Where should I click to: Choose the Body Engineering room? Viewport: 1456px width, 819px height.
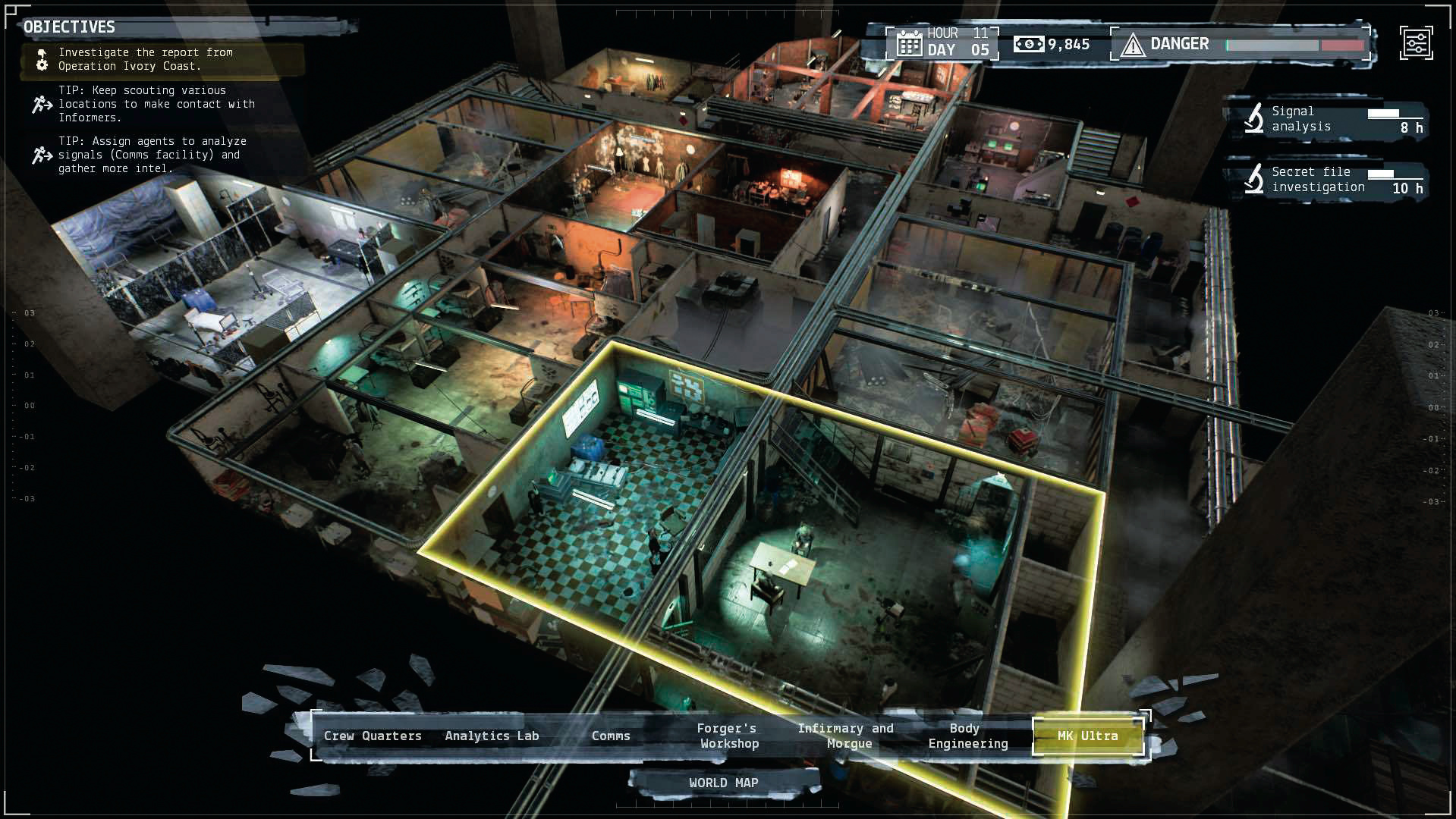tap(967, 736)
